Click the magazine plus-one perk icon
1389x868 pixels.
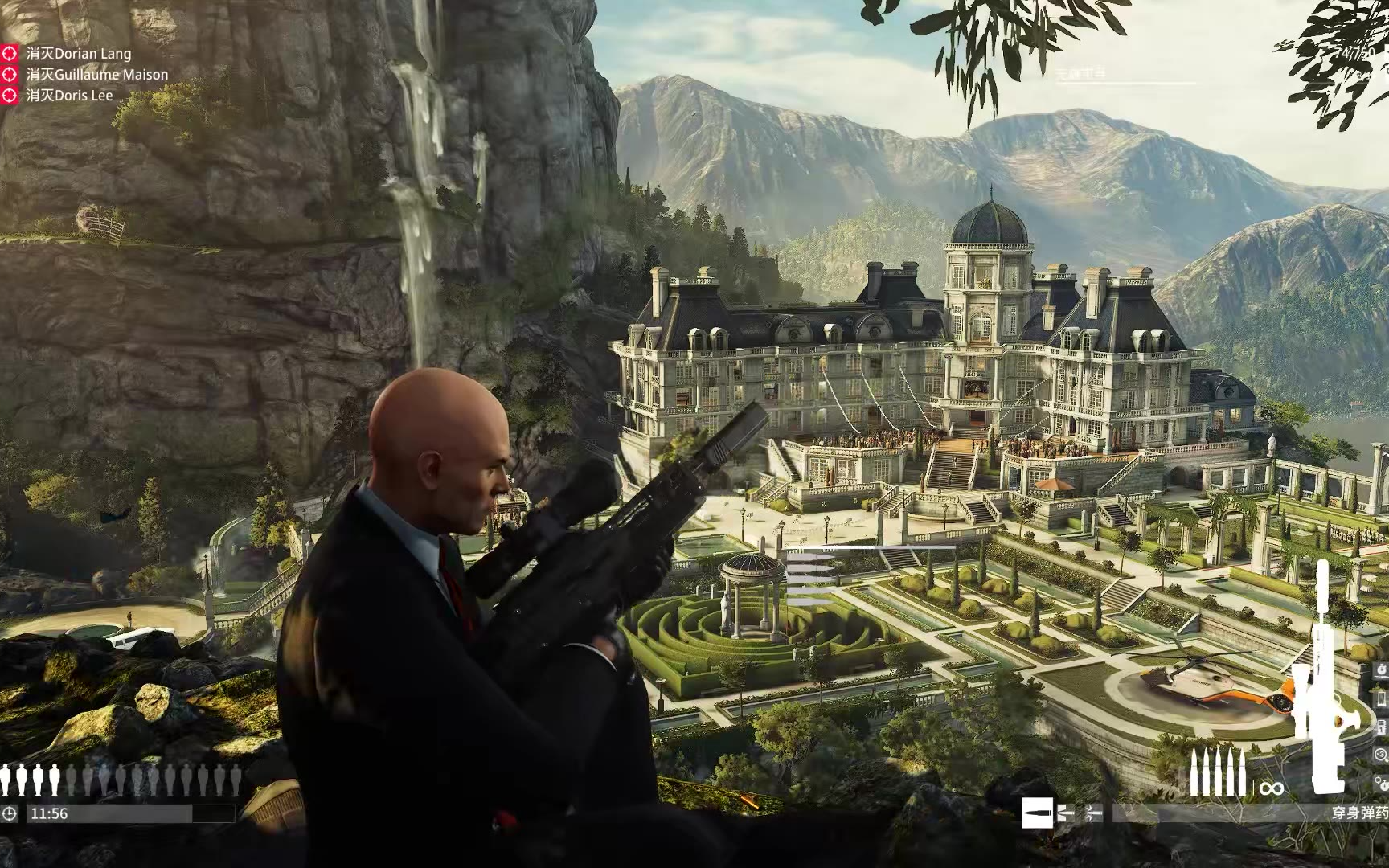click(1381, 727)
